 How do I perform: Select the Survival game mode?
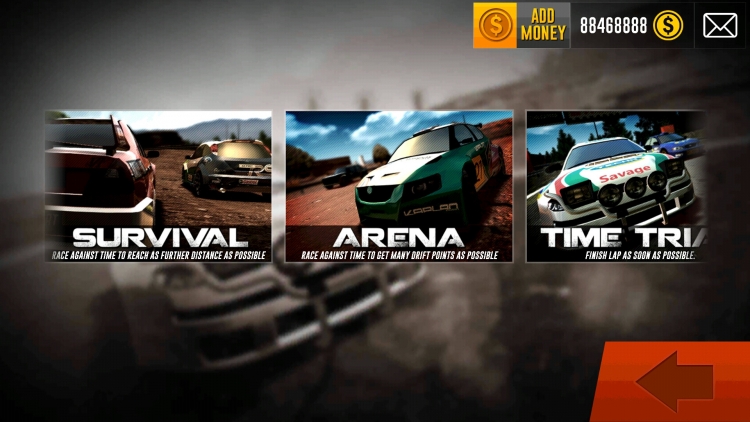pos(158,186)
